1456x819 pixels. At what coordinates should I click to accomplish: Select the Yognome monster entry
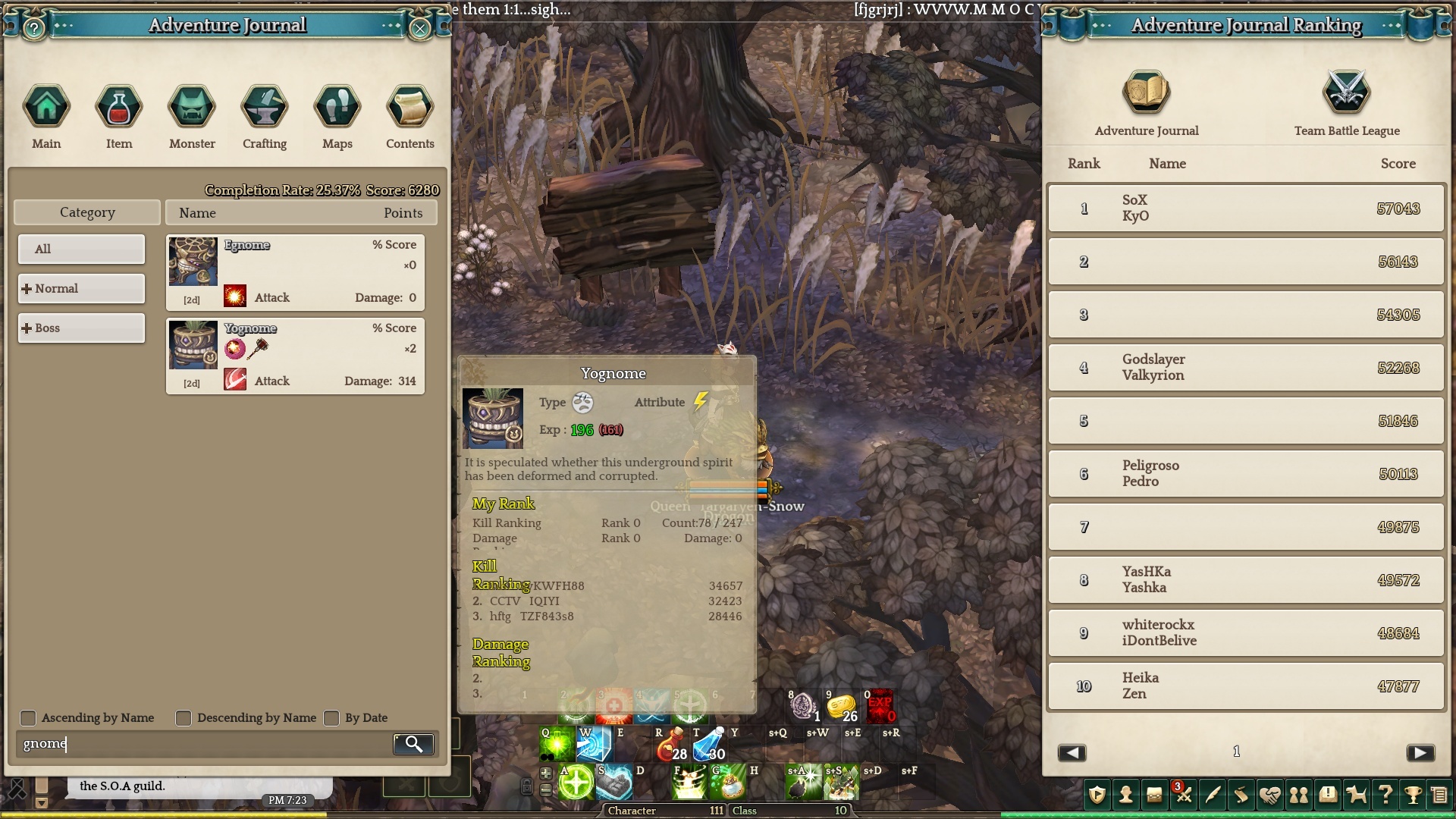[x=295, y=356]
